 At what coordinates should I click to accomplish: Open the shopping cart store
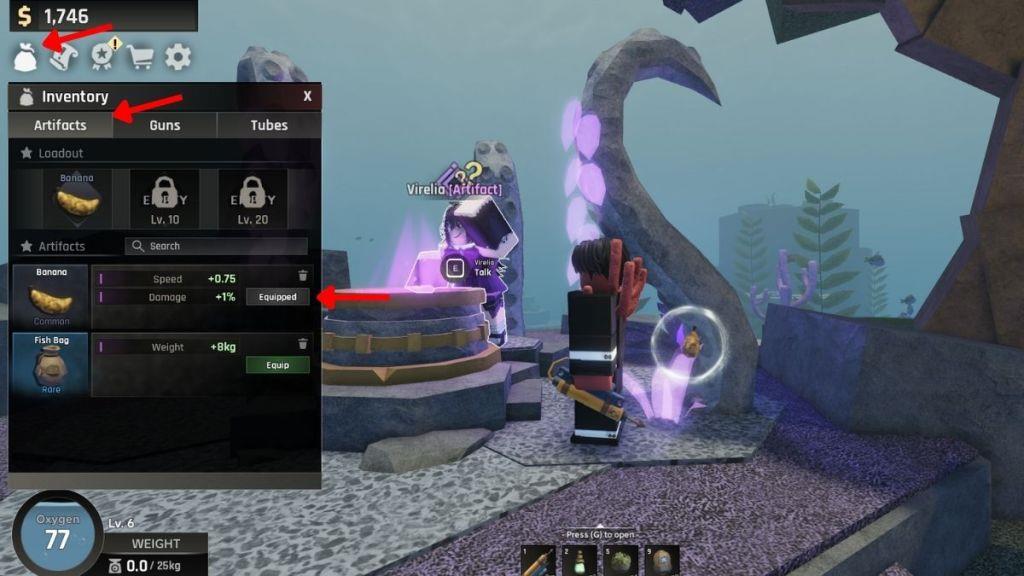tap(141, 57)
